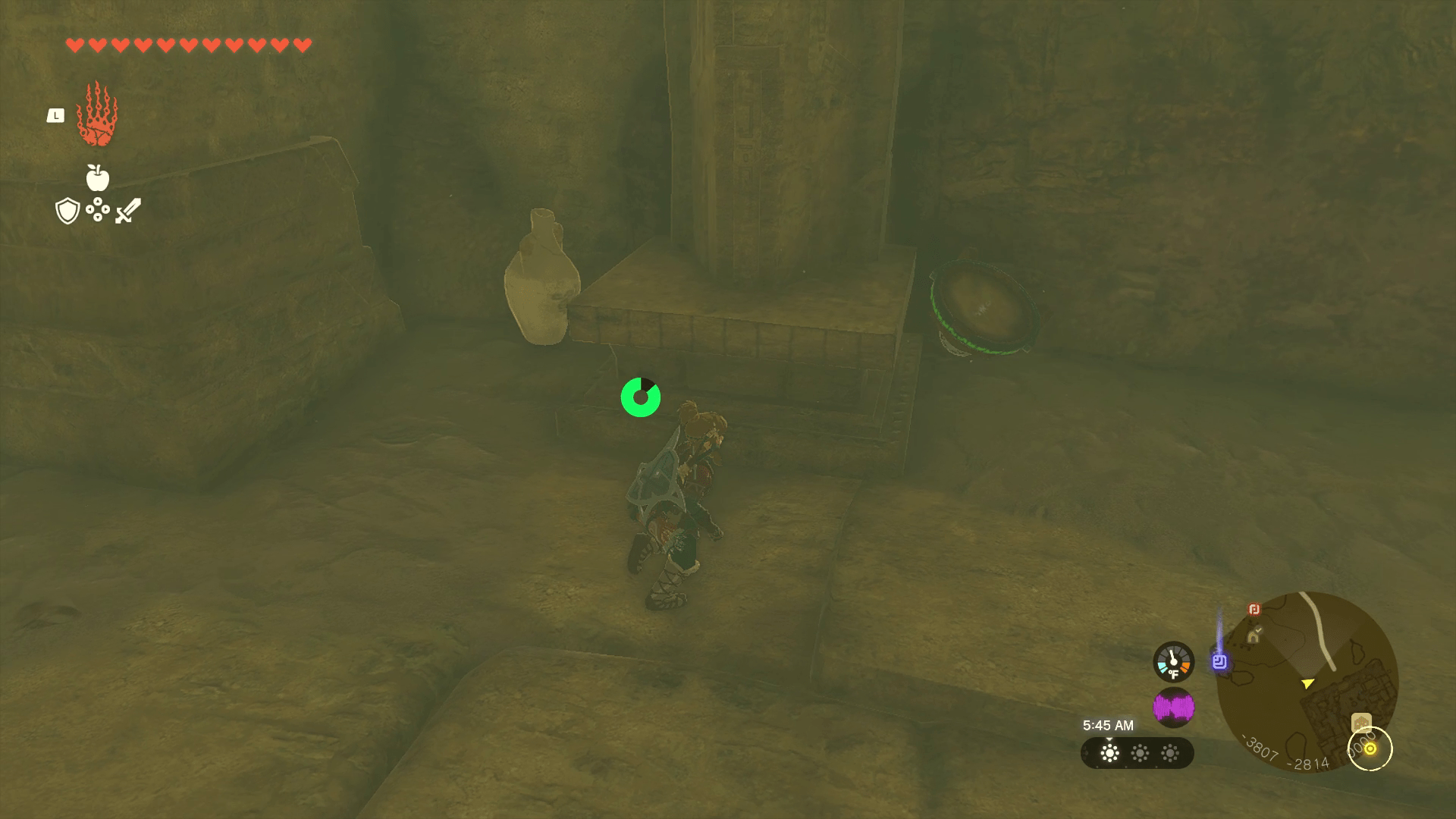Open the circular minimap
1456x819 pixels.
pos(1307,681)
